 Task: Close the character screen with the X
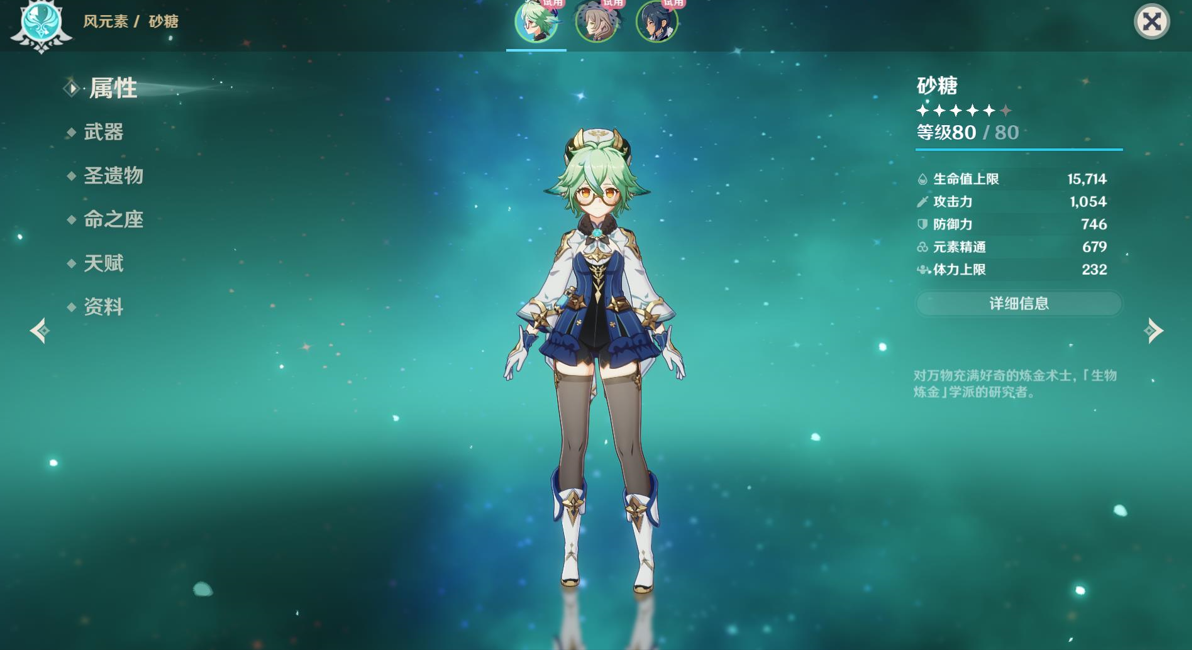1151,22
